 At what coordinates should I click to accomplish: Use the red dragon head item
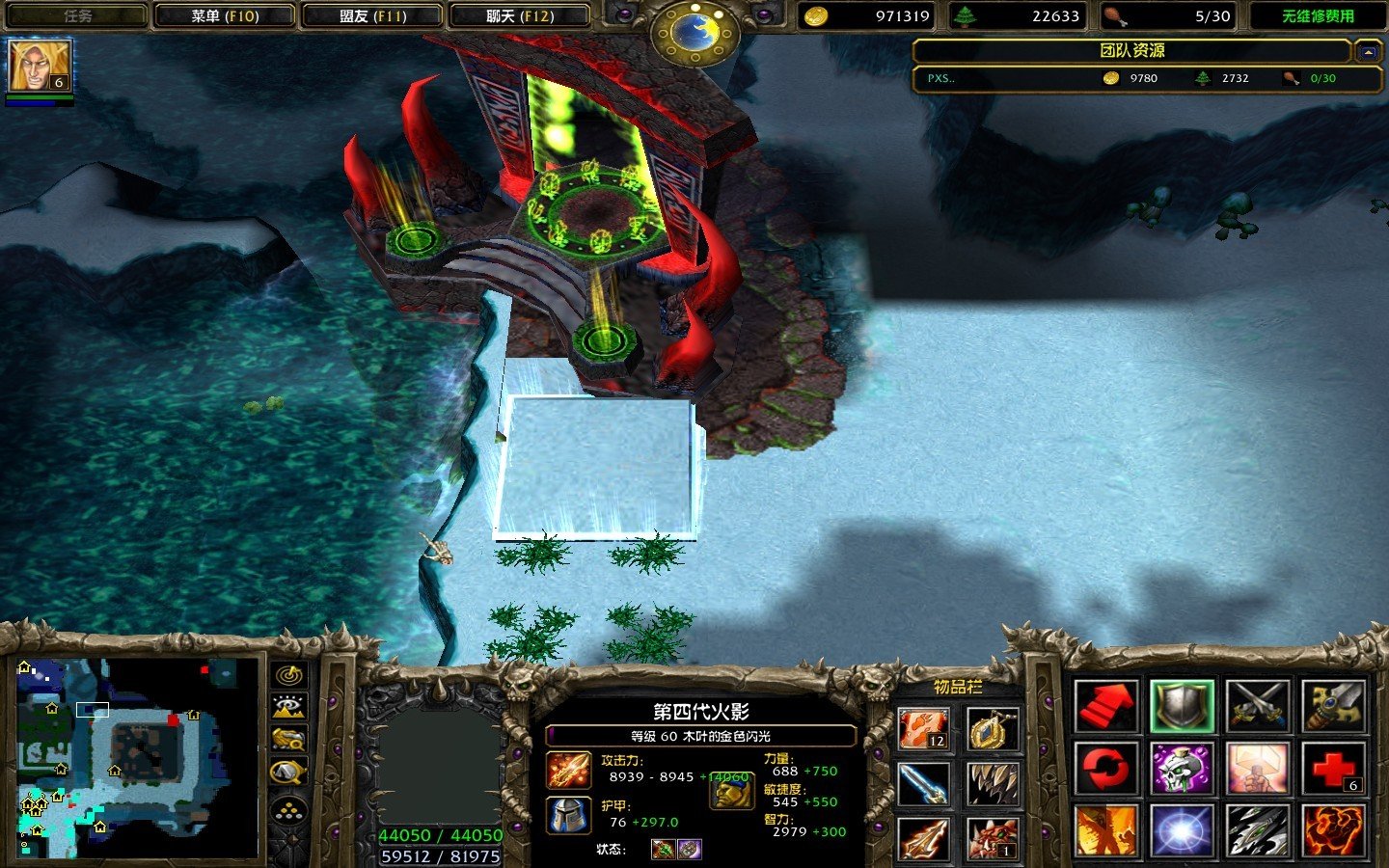pyautogui.click(x=993, y=837)
